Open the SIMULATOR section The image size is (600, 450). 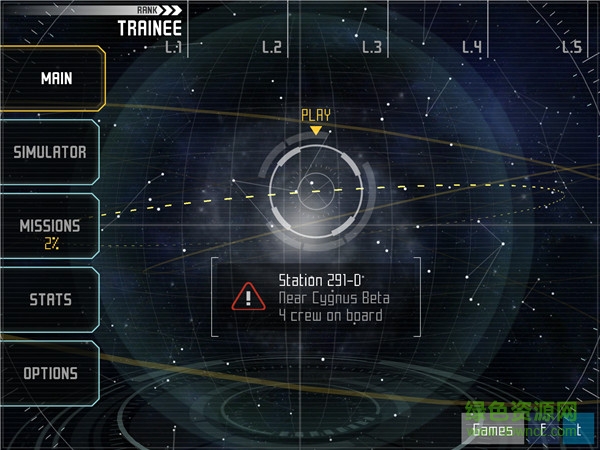pyautogui.click(x=50, y=152)
